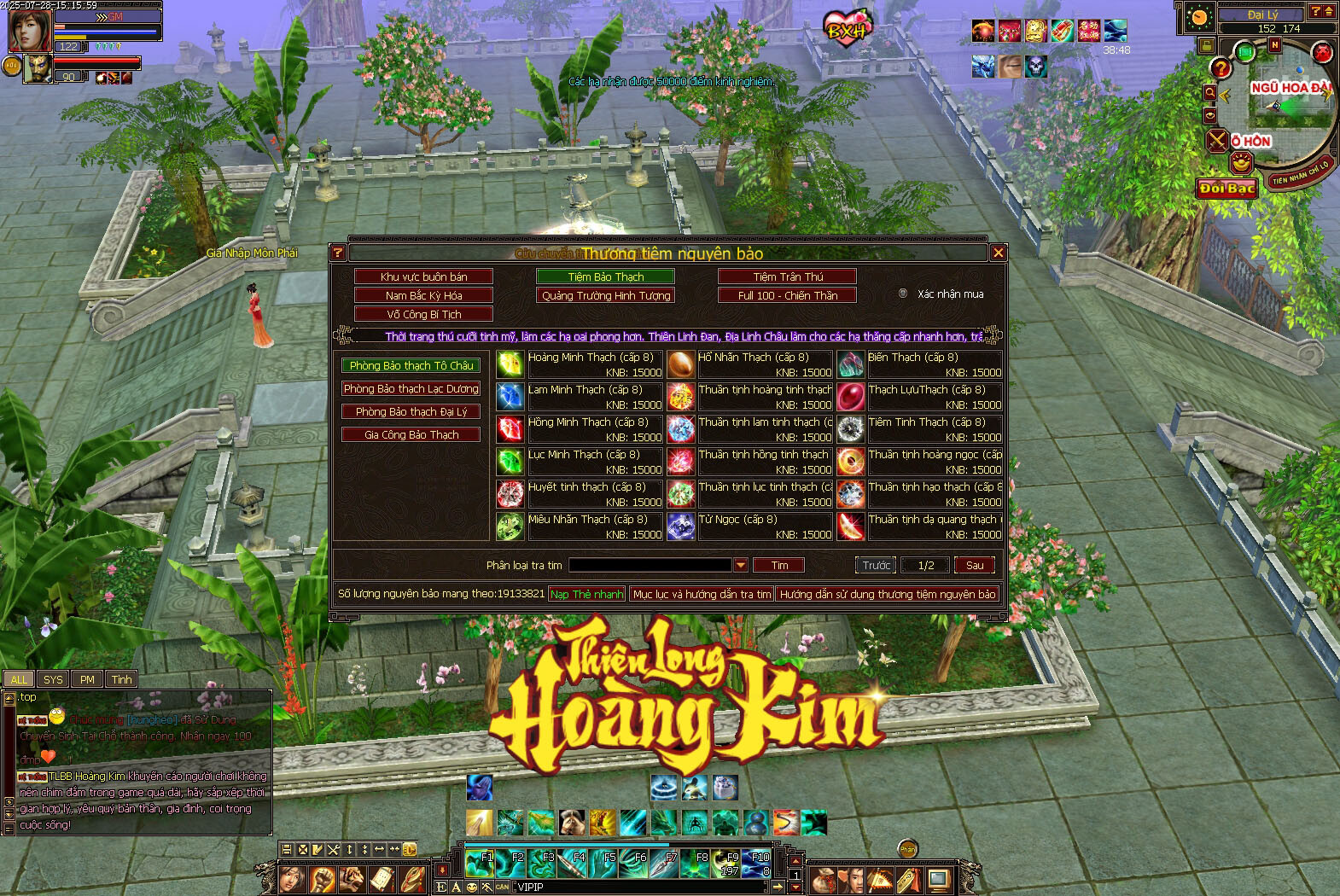This screenshot has height=896, width=1340.
Task: Toggle the Xác nhận mua option
Action: 903,294
